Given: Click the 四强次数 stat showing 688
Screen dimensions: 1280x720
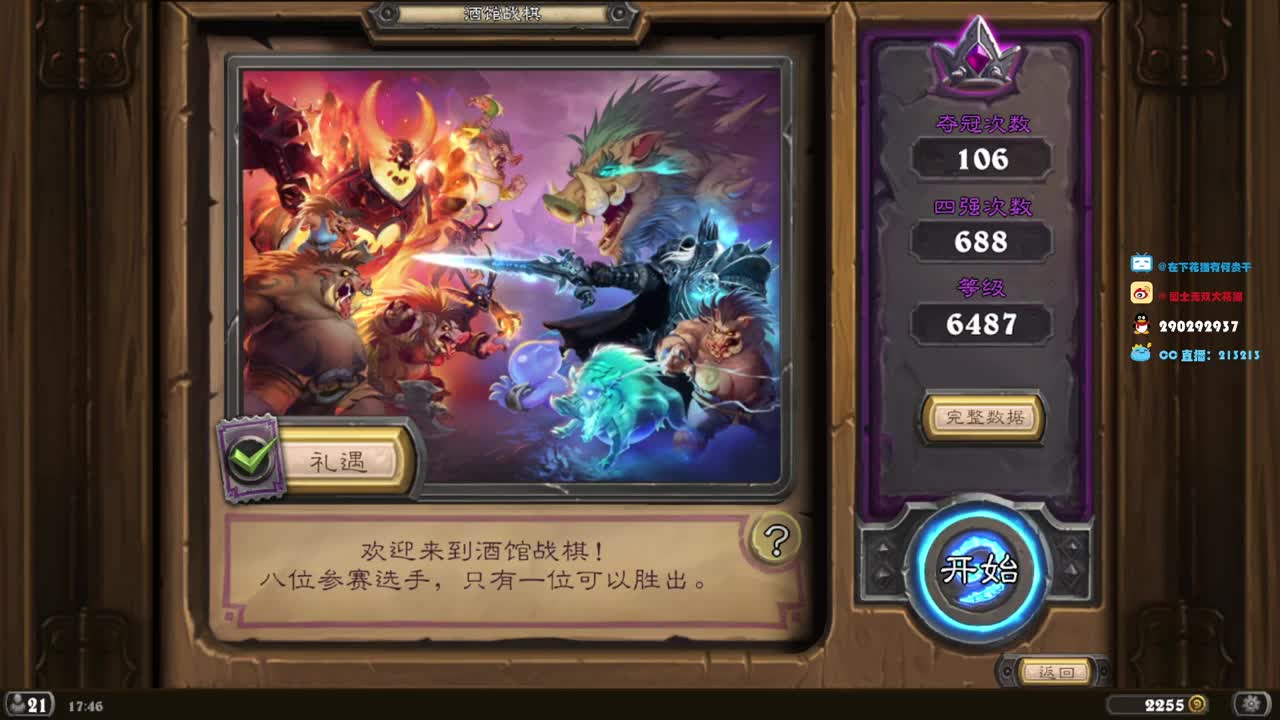Looking at the screenshot, I should (x=982, y=241).
